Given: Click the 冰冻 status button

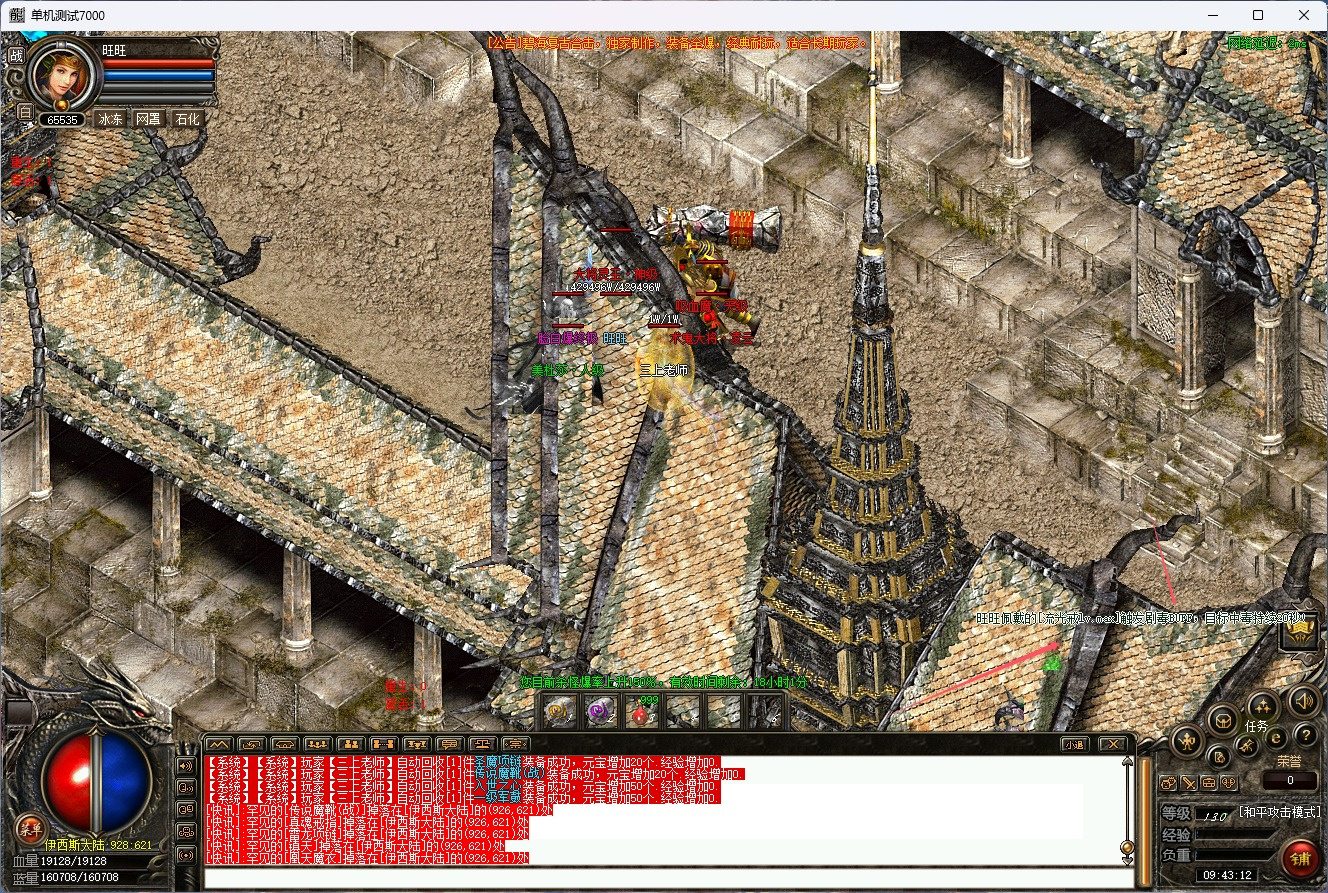Looking at the screenshot, I should (x=110, y=119).
